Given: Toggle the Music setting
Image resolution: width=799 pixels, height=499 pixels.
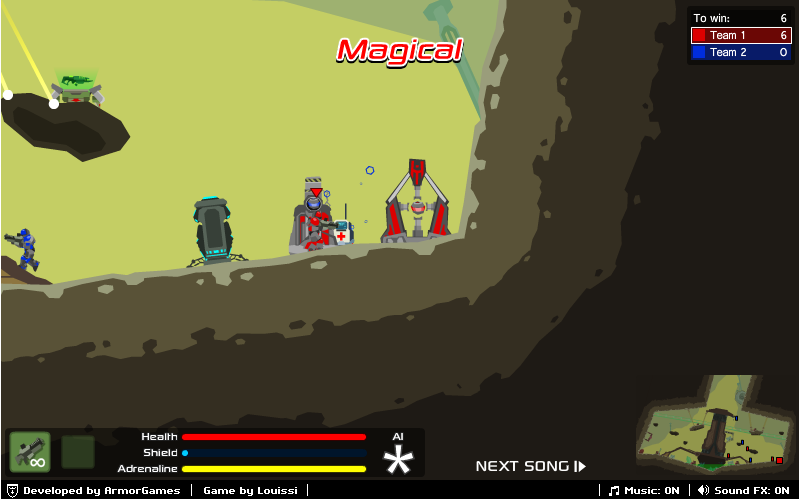Looking at the screenshot, I should tap(645, 490).
